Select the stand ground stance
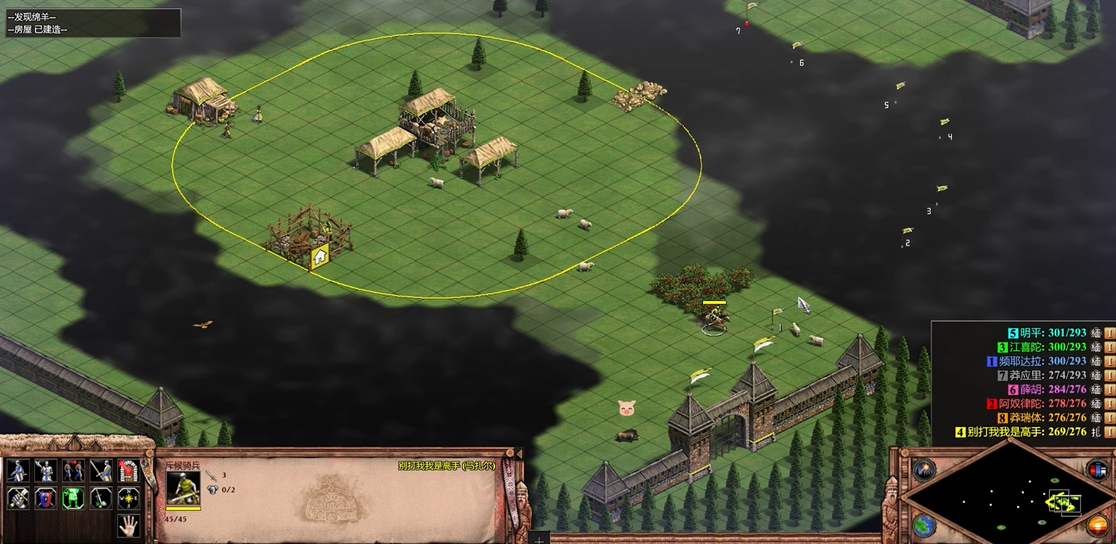 73,470
